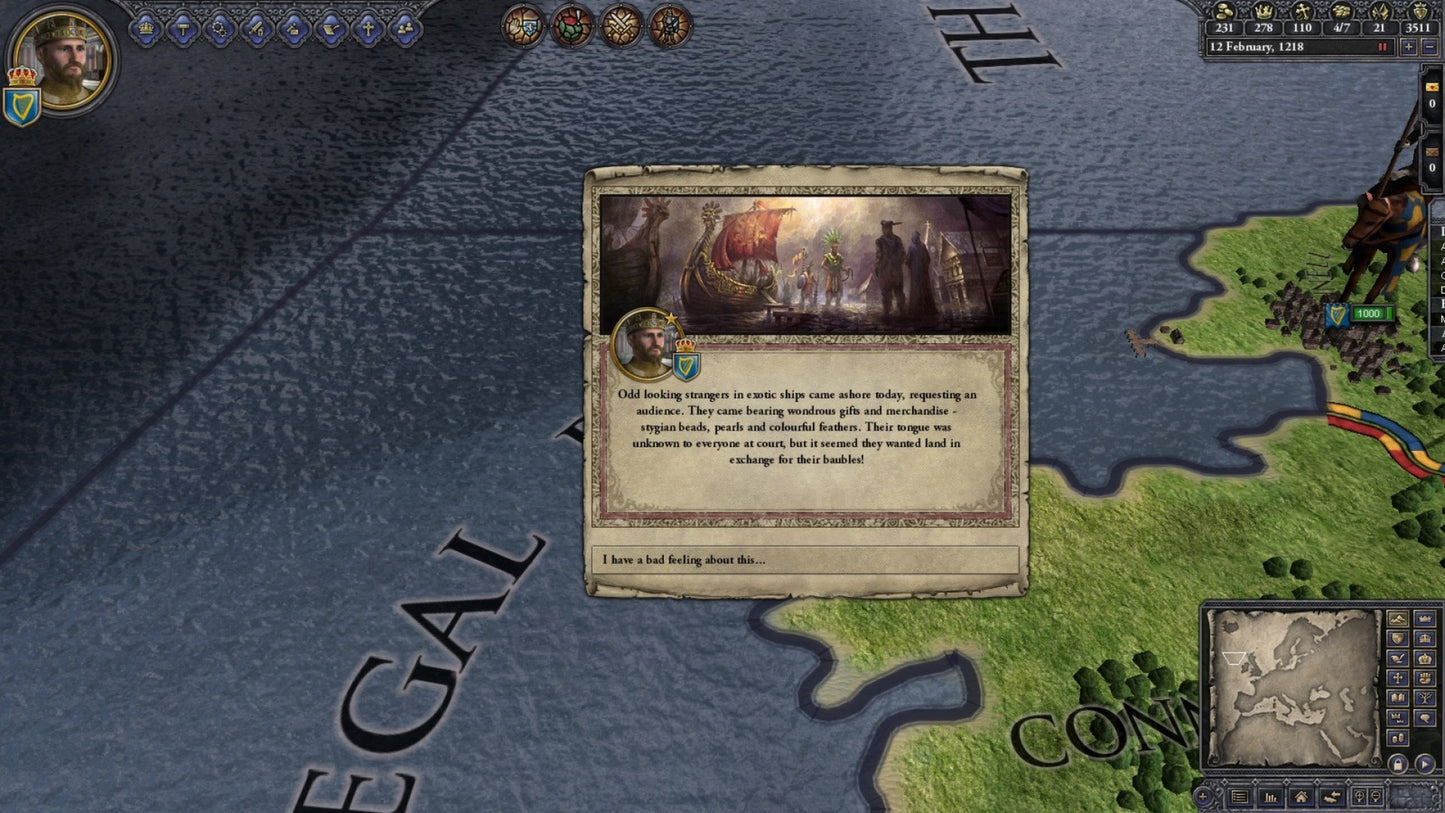Select the religion map mode cross icon
Image resolution: width=1445 pixels, height=813 pixels.
(1398, 678)
